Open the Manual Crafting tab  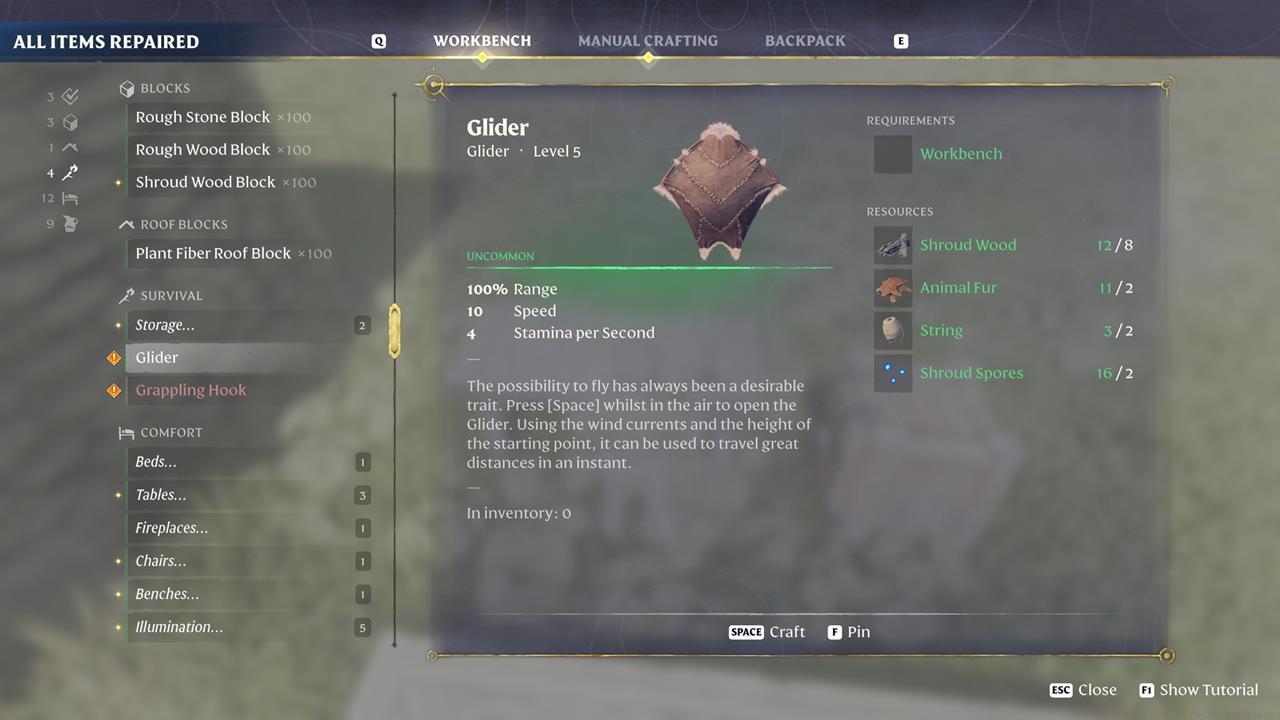[647, 41]
